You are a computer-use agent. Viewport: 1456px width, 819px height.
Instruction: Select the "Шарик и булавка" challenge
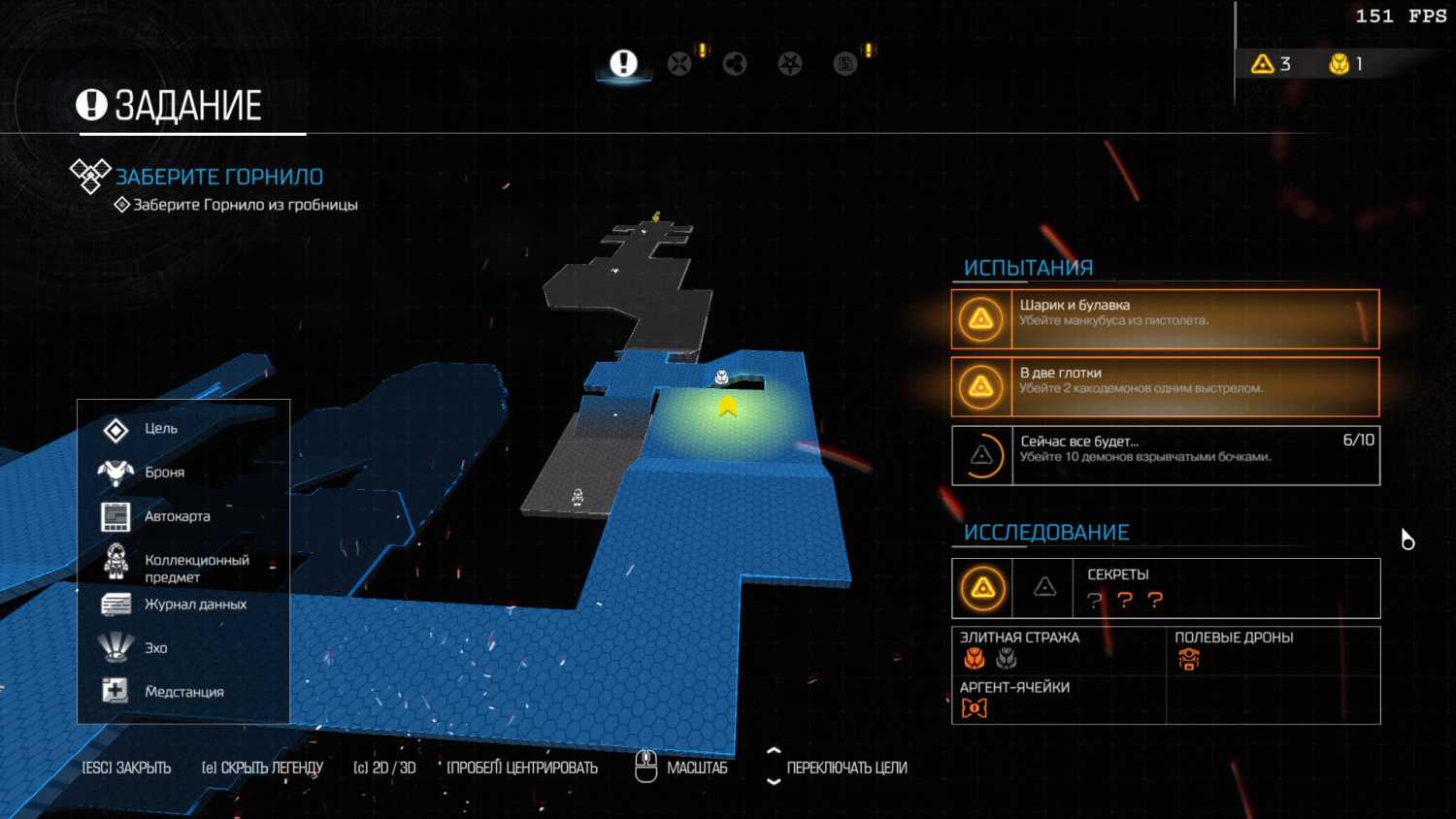point(1165,319)
